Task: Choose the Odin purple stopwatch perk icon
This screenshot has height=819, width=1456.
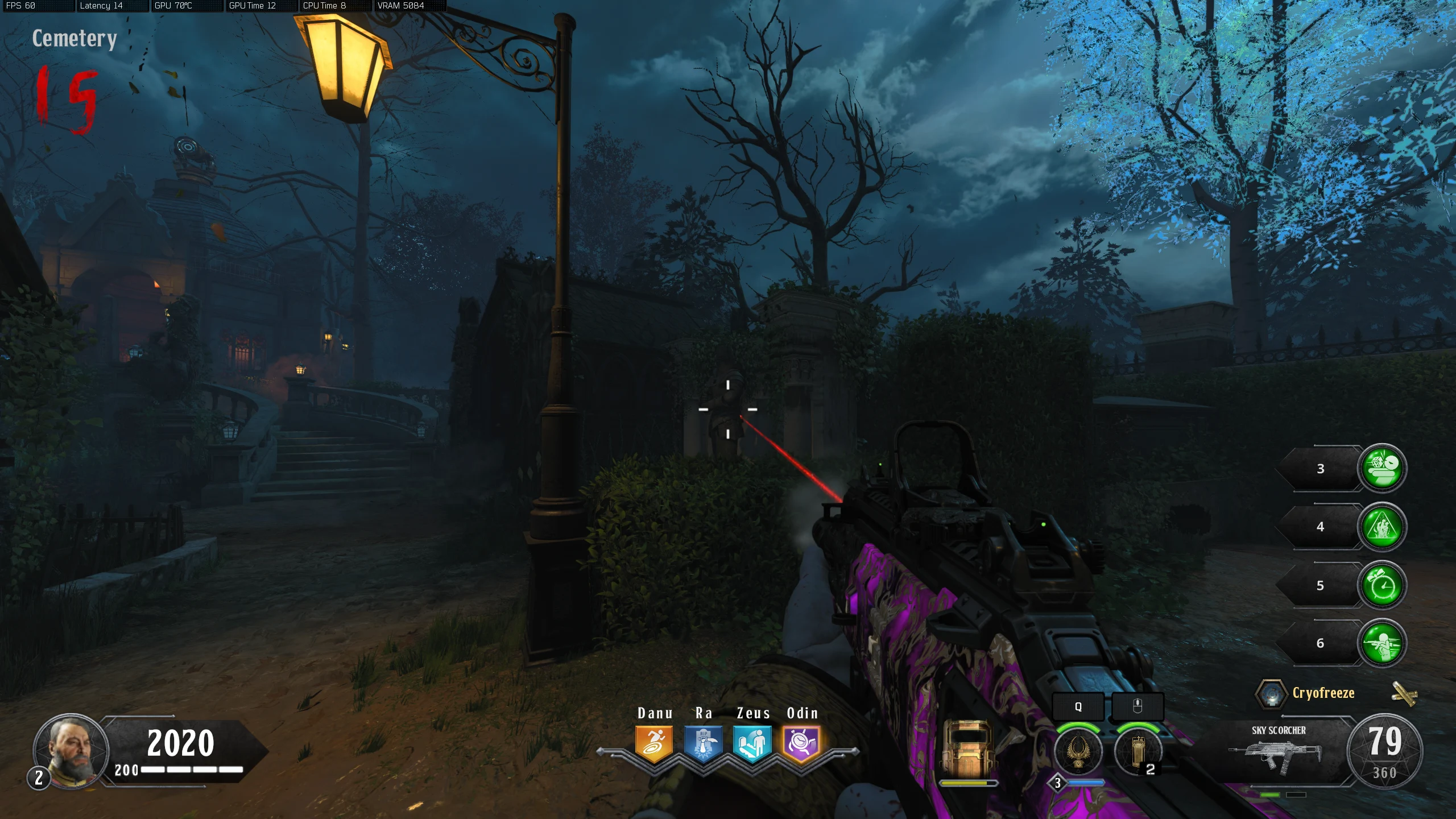Action: pyautogui.click(x=801, y=743)
